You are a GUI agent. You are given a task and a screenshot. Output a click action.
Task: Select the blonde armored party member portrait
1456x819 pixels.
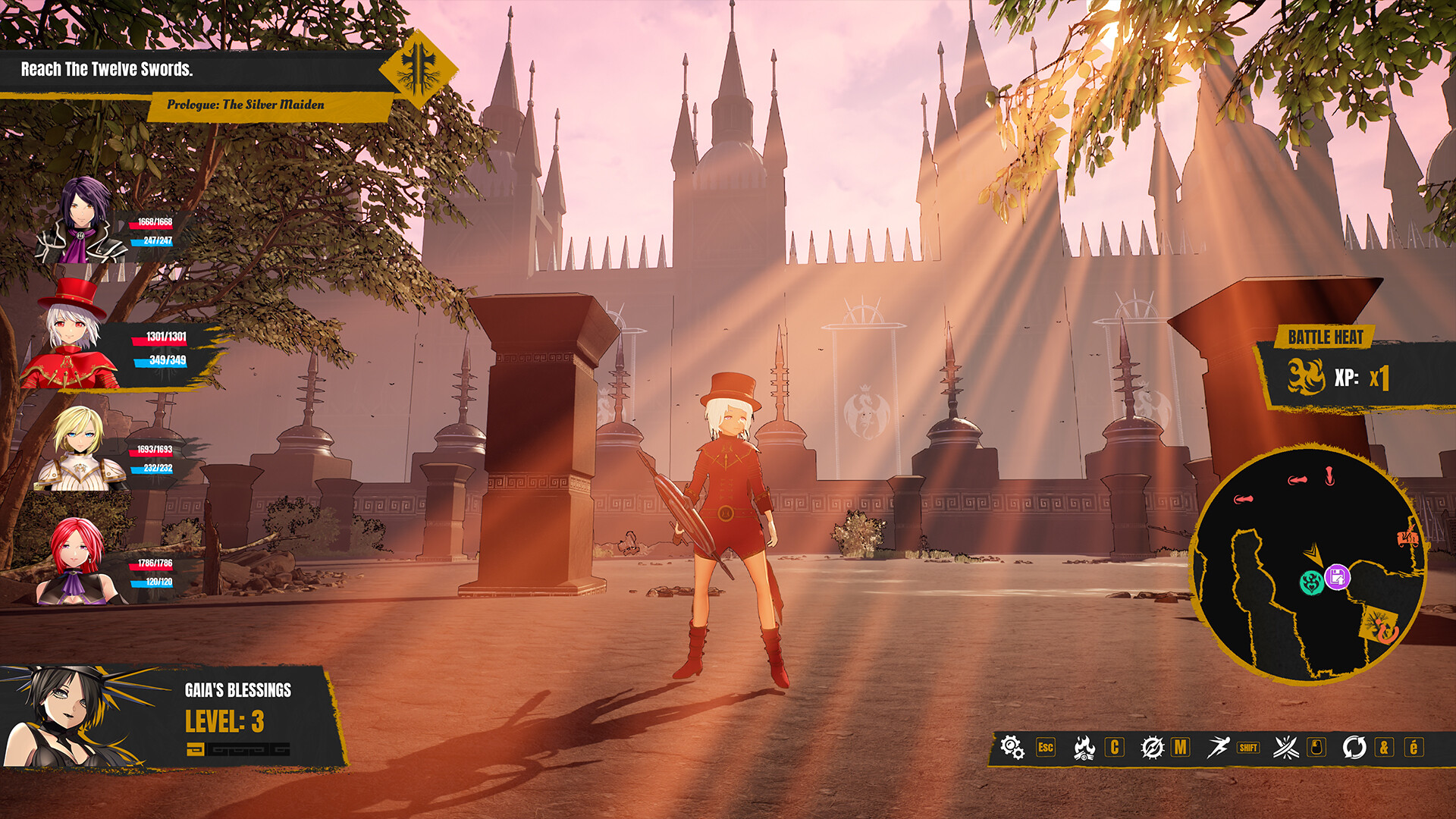[x=80, y=449]
